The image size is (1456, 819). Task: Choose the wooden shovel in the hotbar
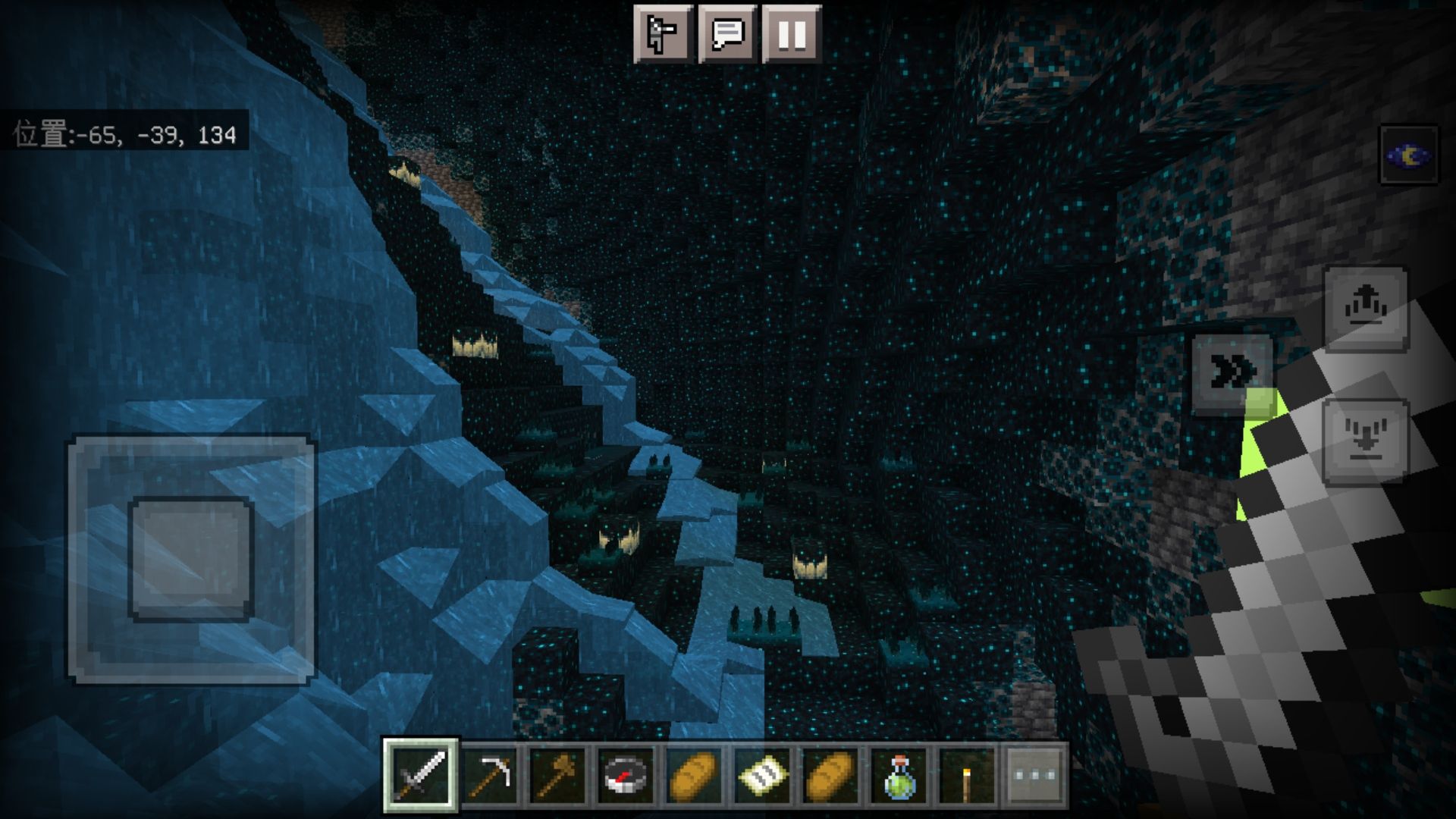[557, 775]
